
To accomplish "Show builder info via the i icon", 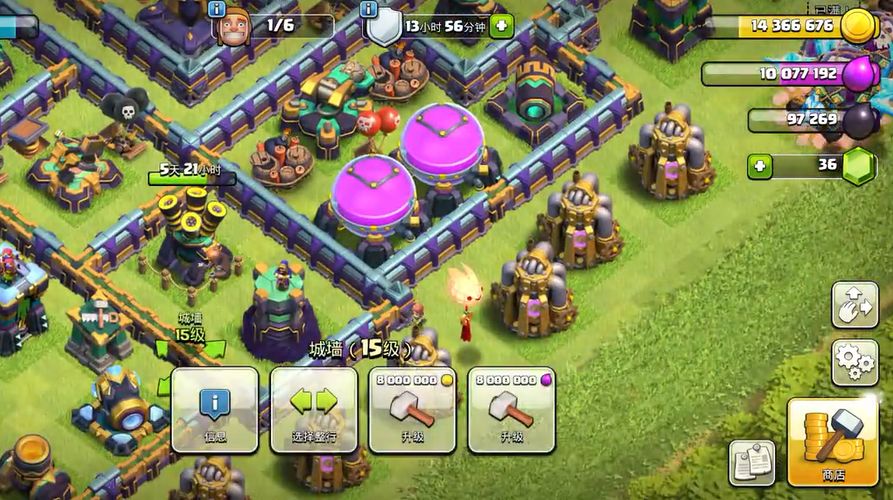I will 217,9.
